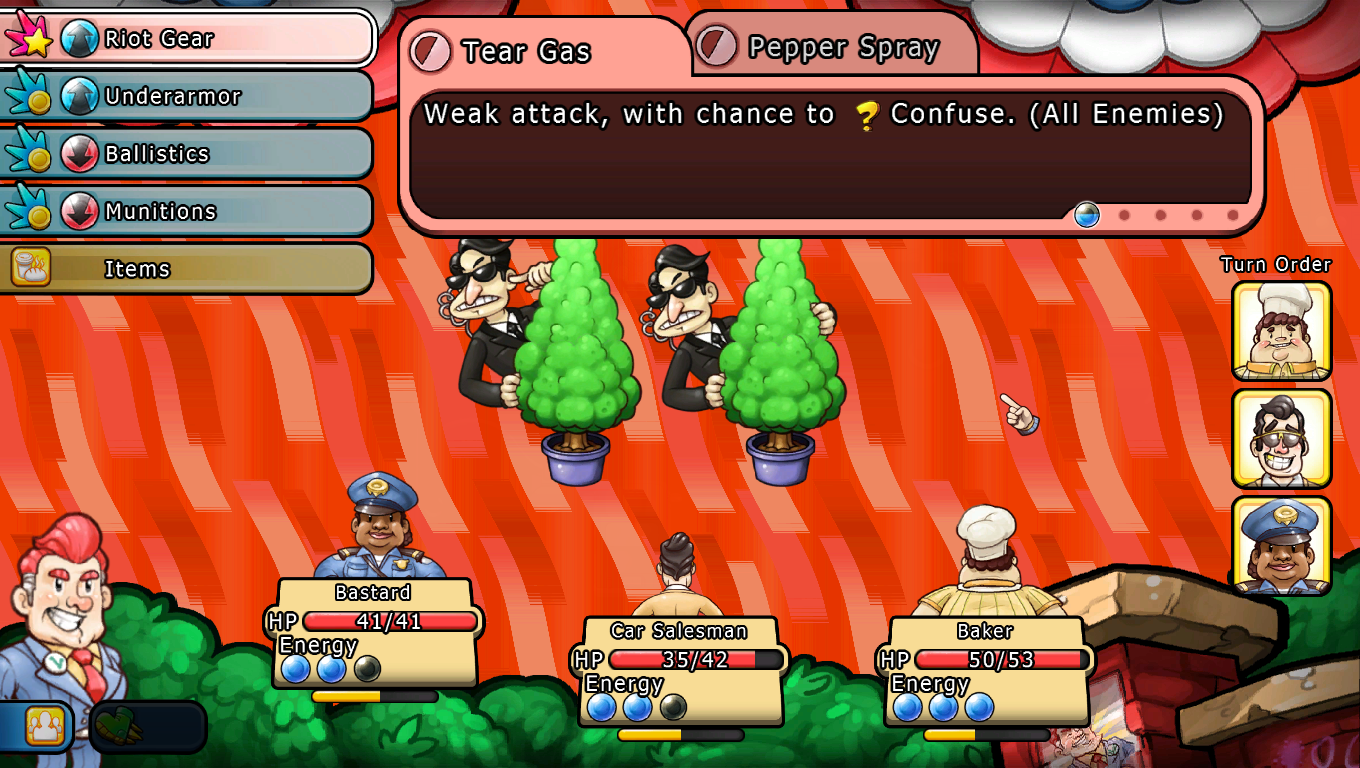Select the Riot Gear ability
Image resolution: width=1360 pixels, height=768 pixels.
click(x=190, y=39)
